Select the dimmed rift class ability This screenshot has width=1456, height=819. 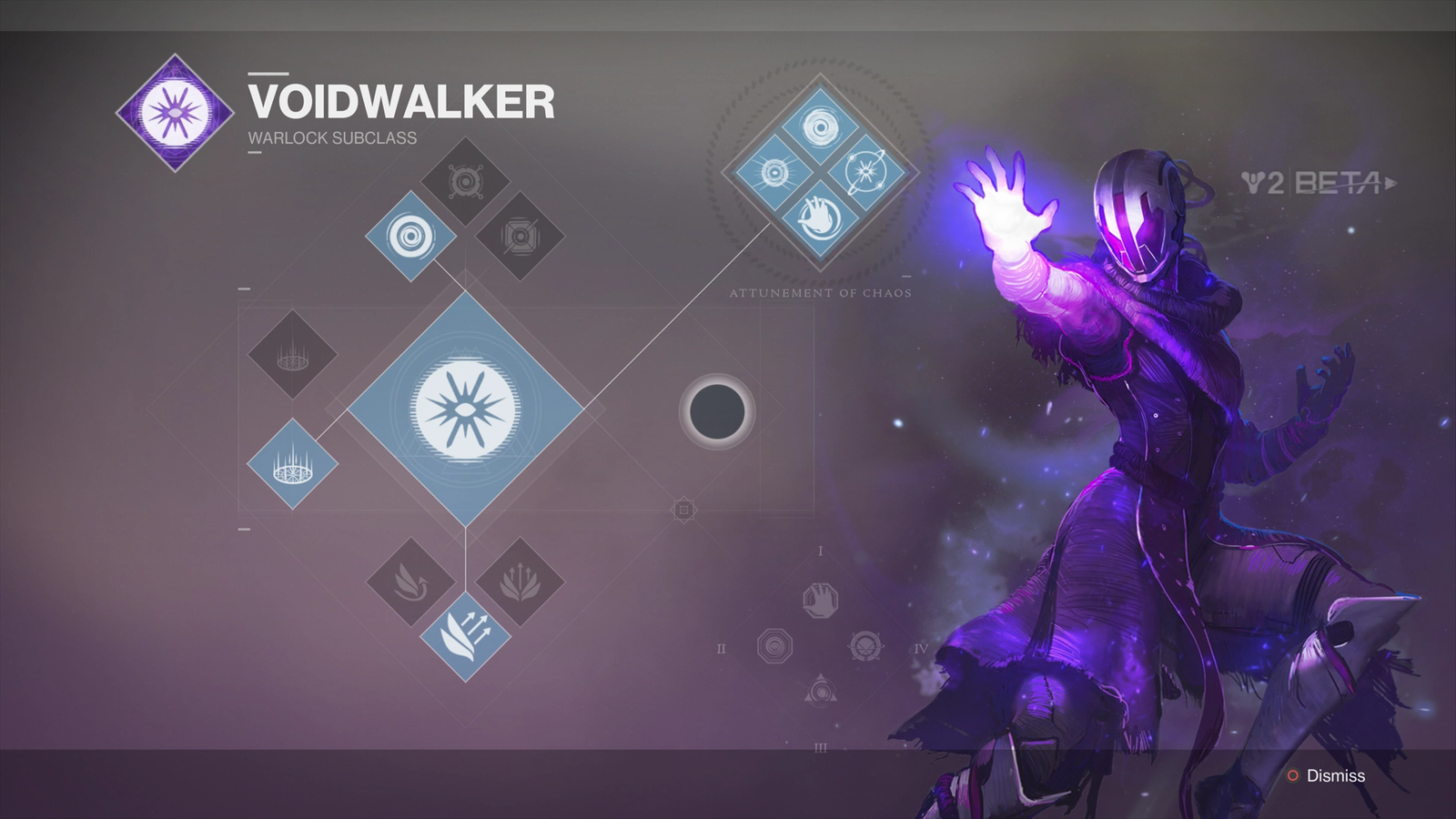click(x=292, y=354)
